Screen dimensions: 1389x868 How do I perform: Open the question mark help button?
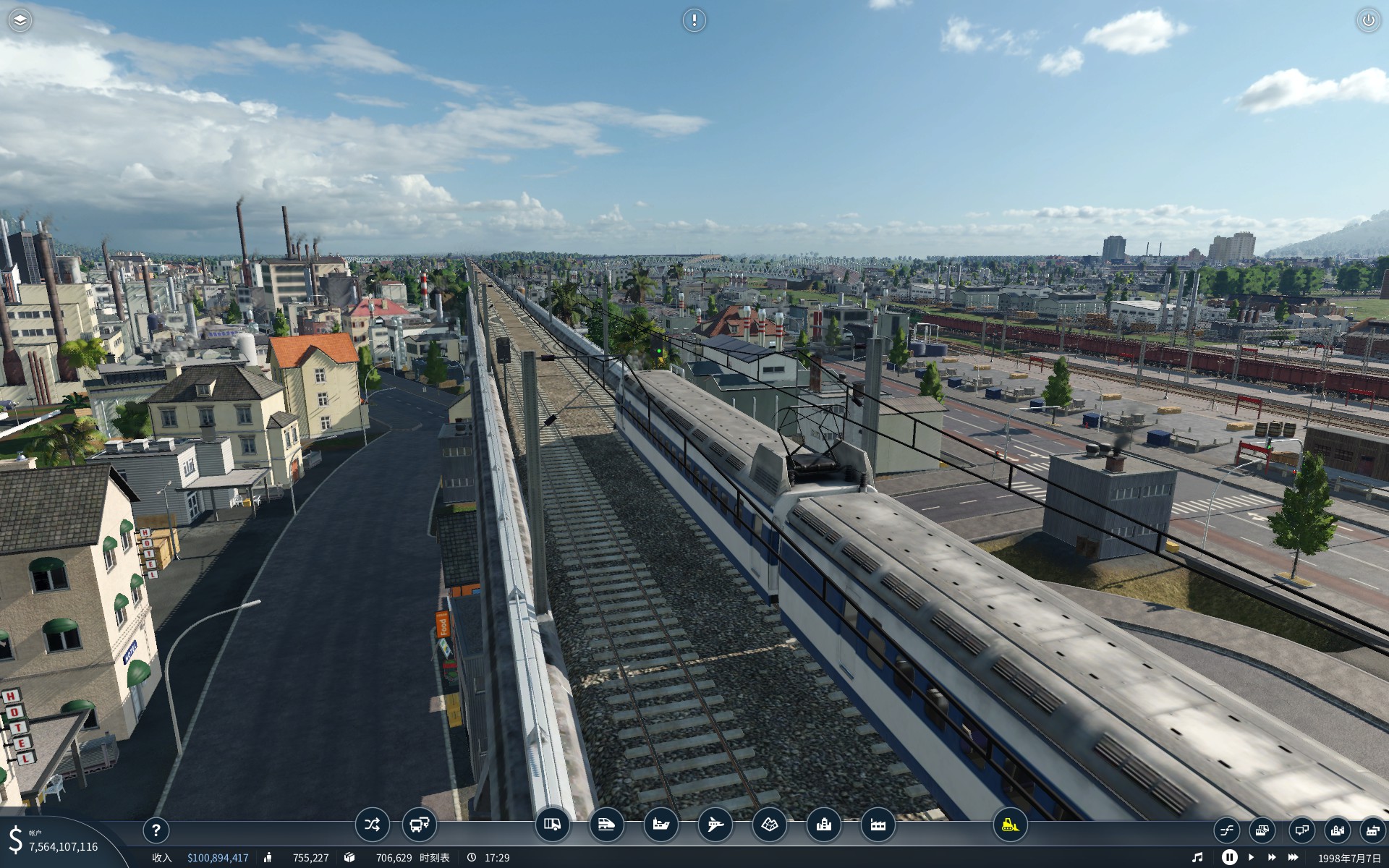pyautogui.click(x=156, y=830)
